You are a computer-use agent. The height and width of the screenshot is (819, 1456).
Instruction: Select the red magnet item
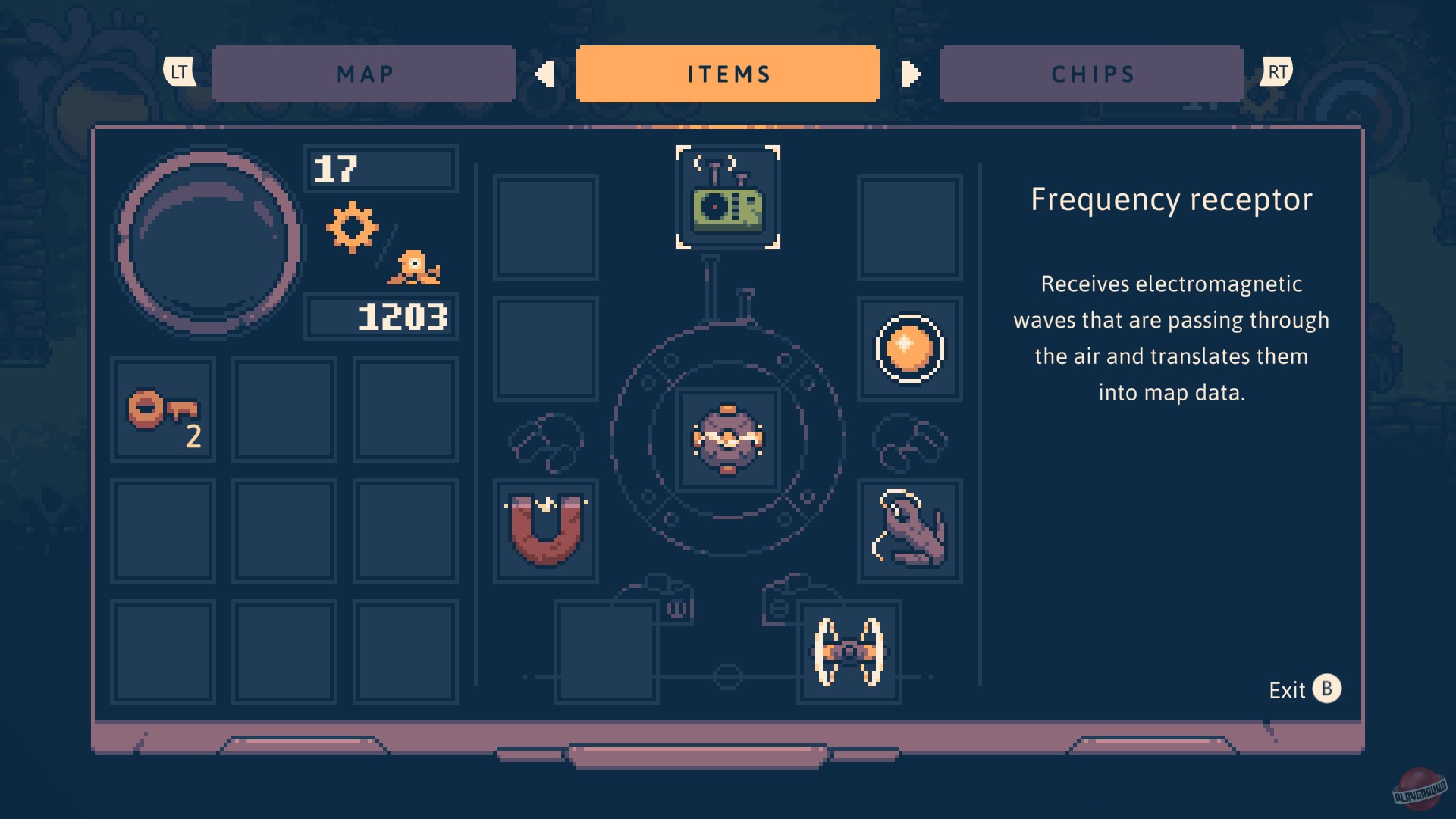pos(545,531)
